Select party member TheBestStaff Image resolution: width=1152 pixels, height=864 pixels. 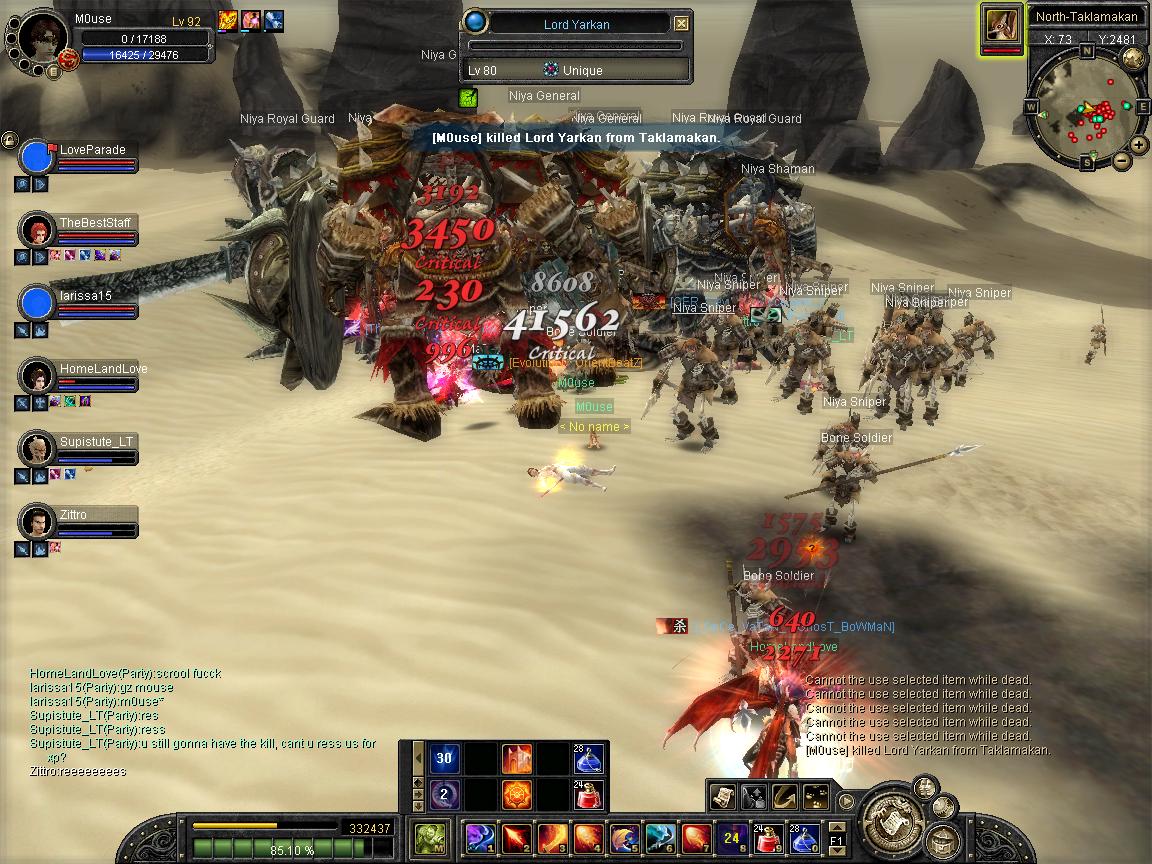tap(37, 230)
